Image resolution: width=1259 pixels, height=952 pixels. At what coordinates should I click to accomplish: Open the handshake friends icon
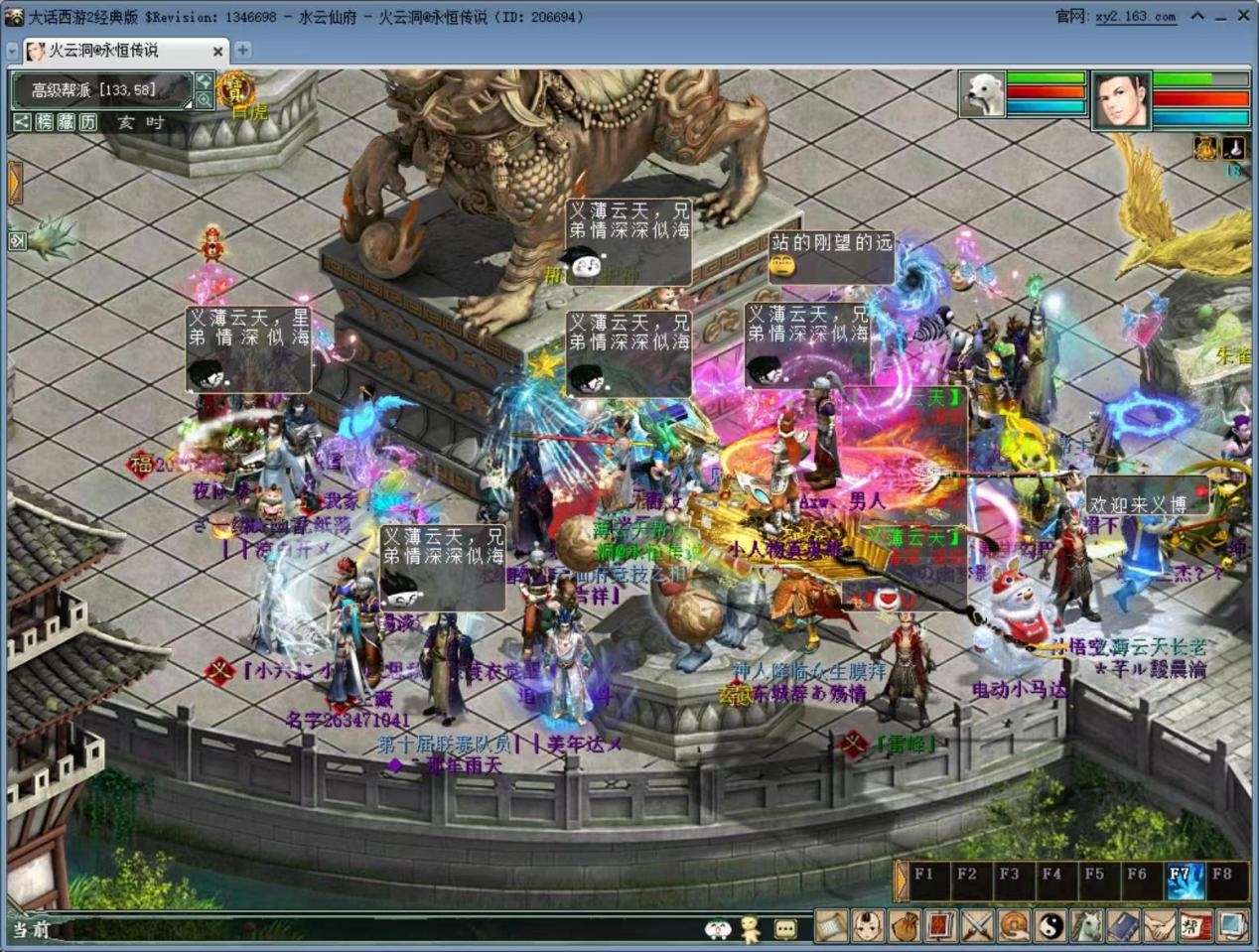point(1160,926)
